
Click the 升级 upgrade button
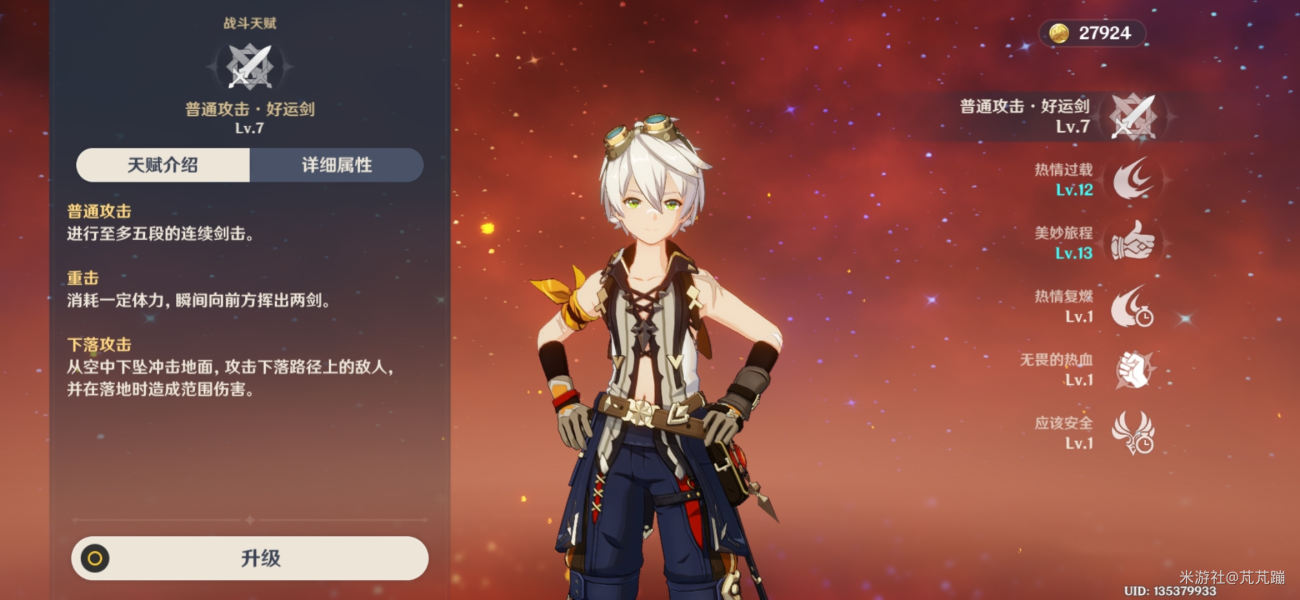tap(250, 558)
